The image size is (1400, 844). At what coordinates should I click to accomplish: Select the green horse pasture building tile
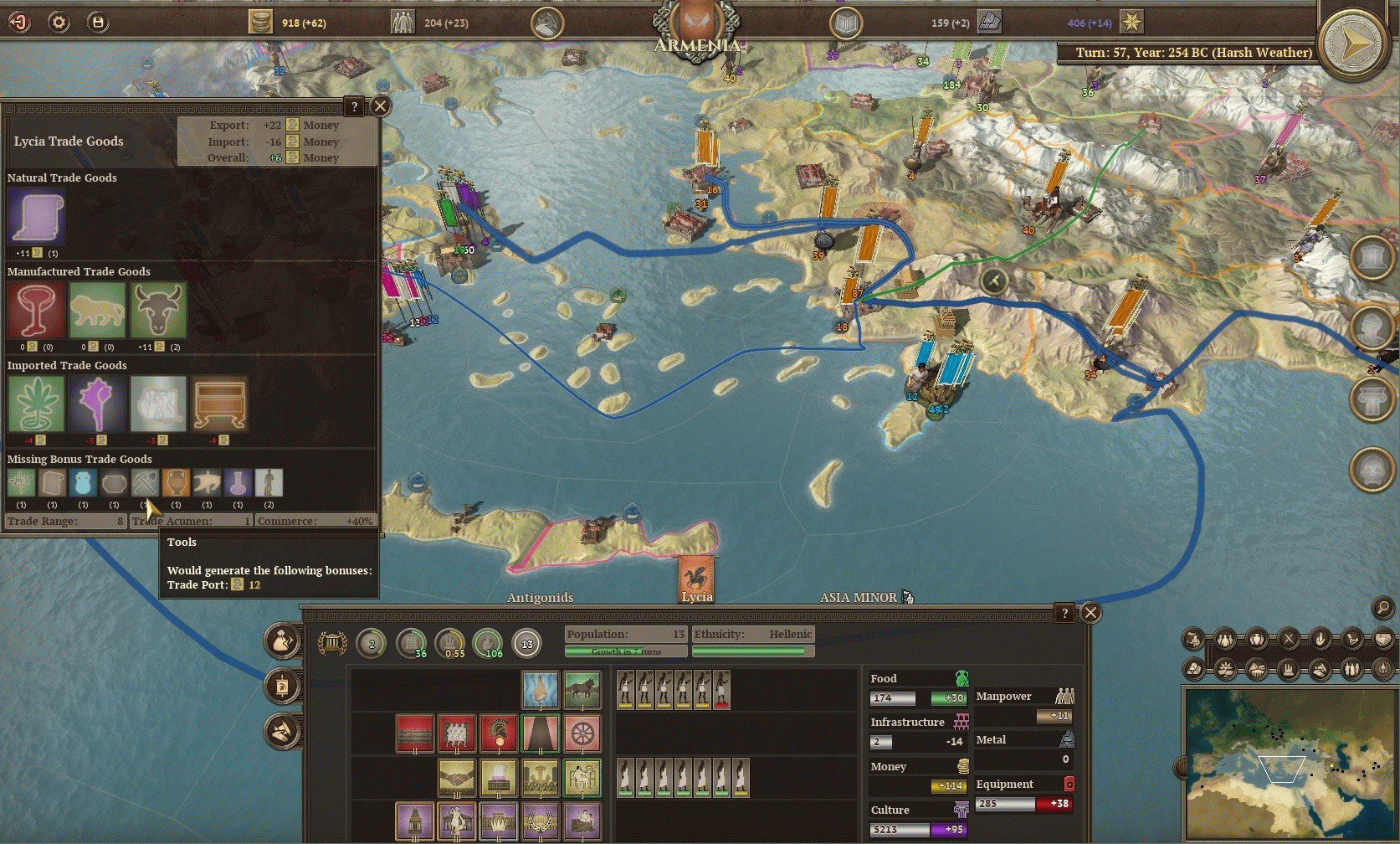point(582,689)
